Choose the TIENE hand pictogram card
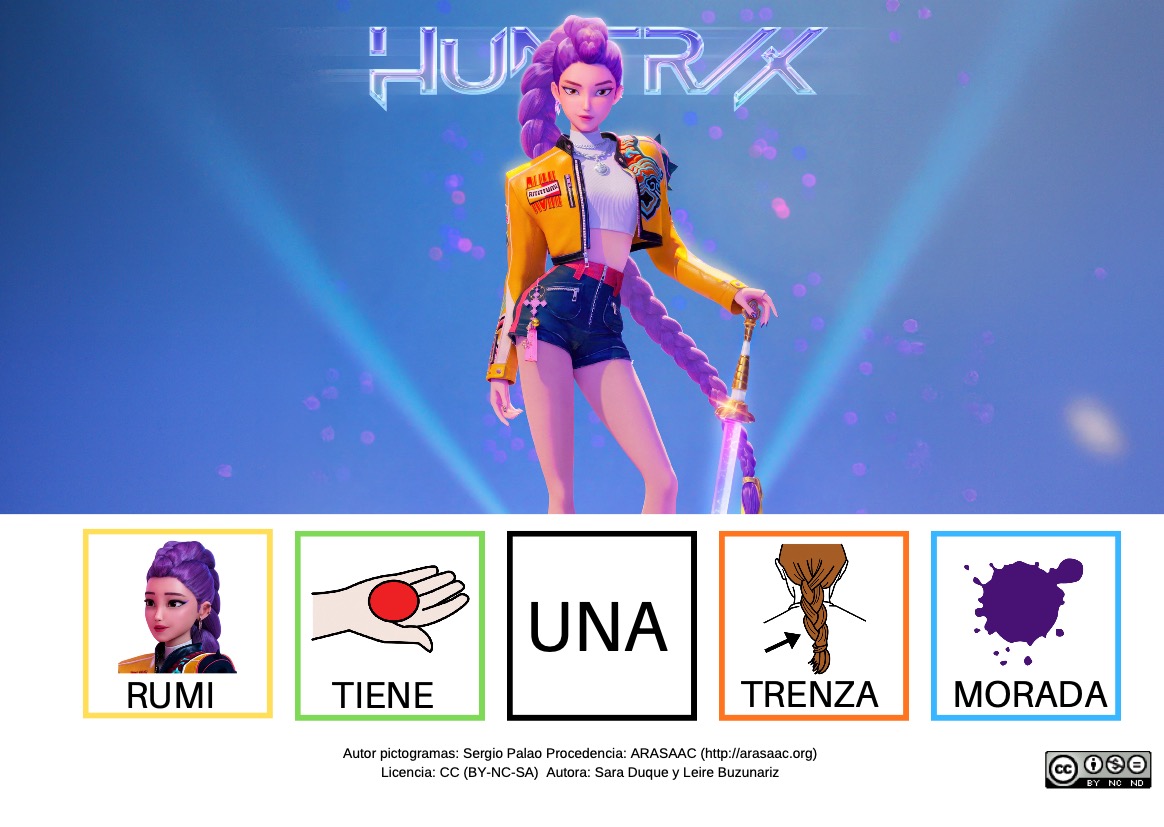 [389, 625]
